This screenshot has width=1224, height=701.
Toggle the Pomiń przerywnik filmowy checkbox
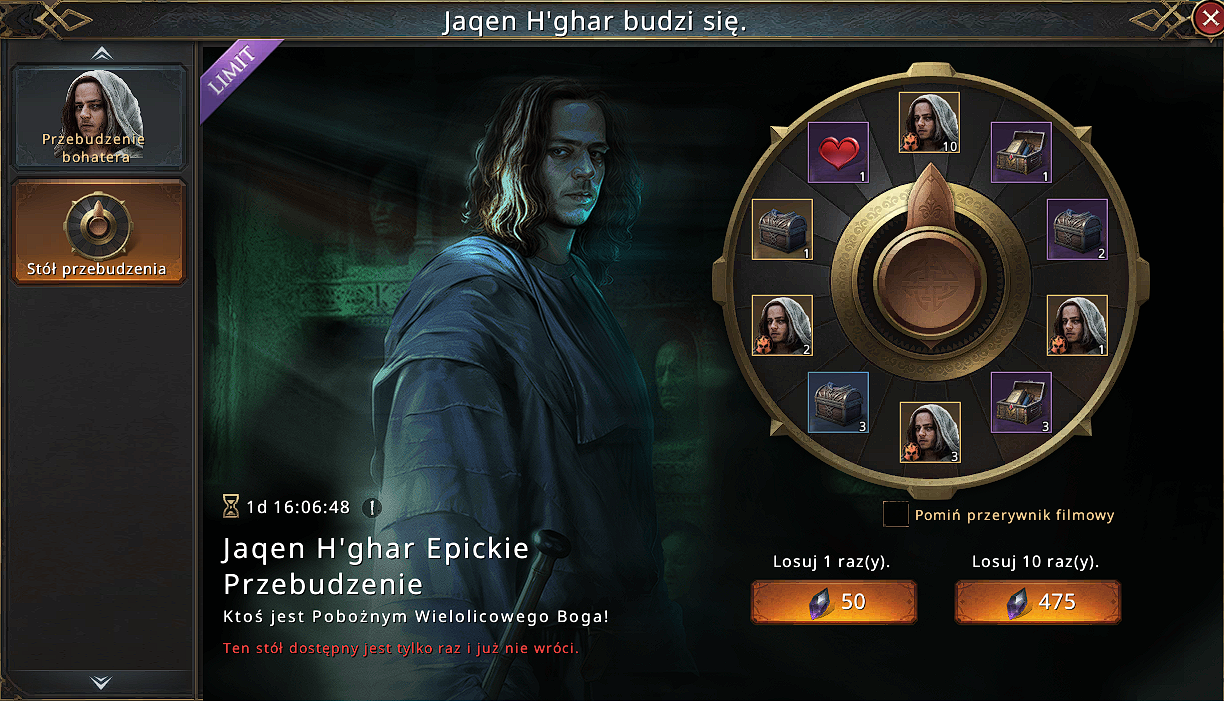tap(895, 515)
